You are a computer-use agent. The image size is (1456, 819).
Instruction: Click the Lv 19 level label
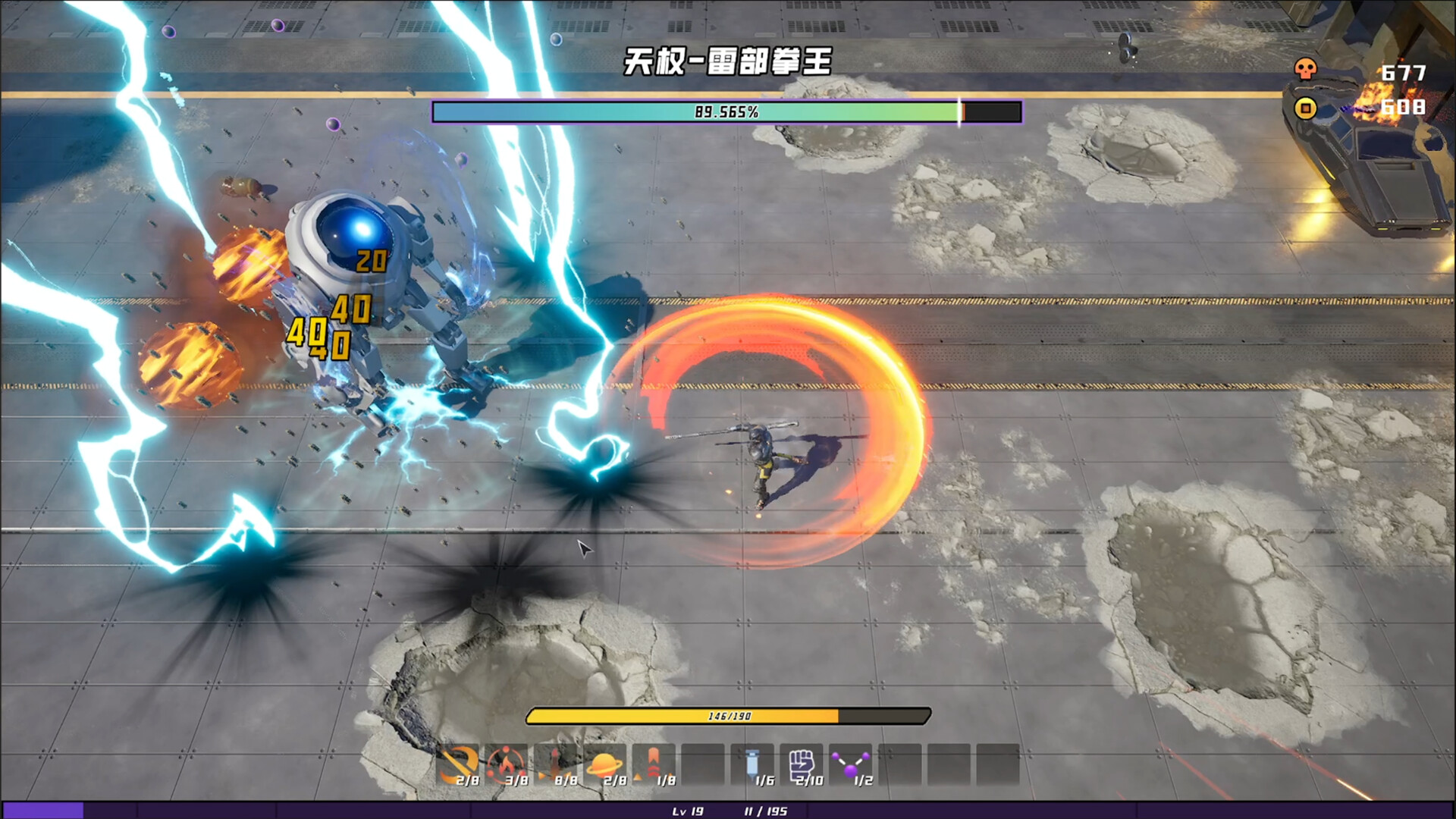pos(689,811)
